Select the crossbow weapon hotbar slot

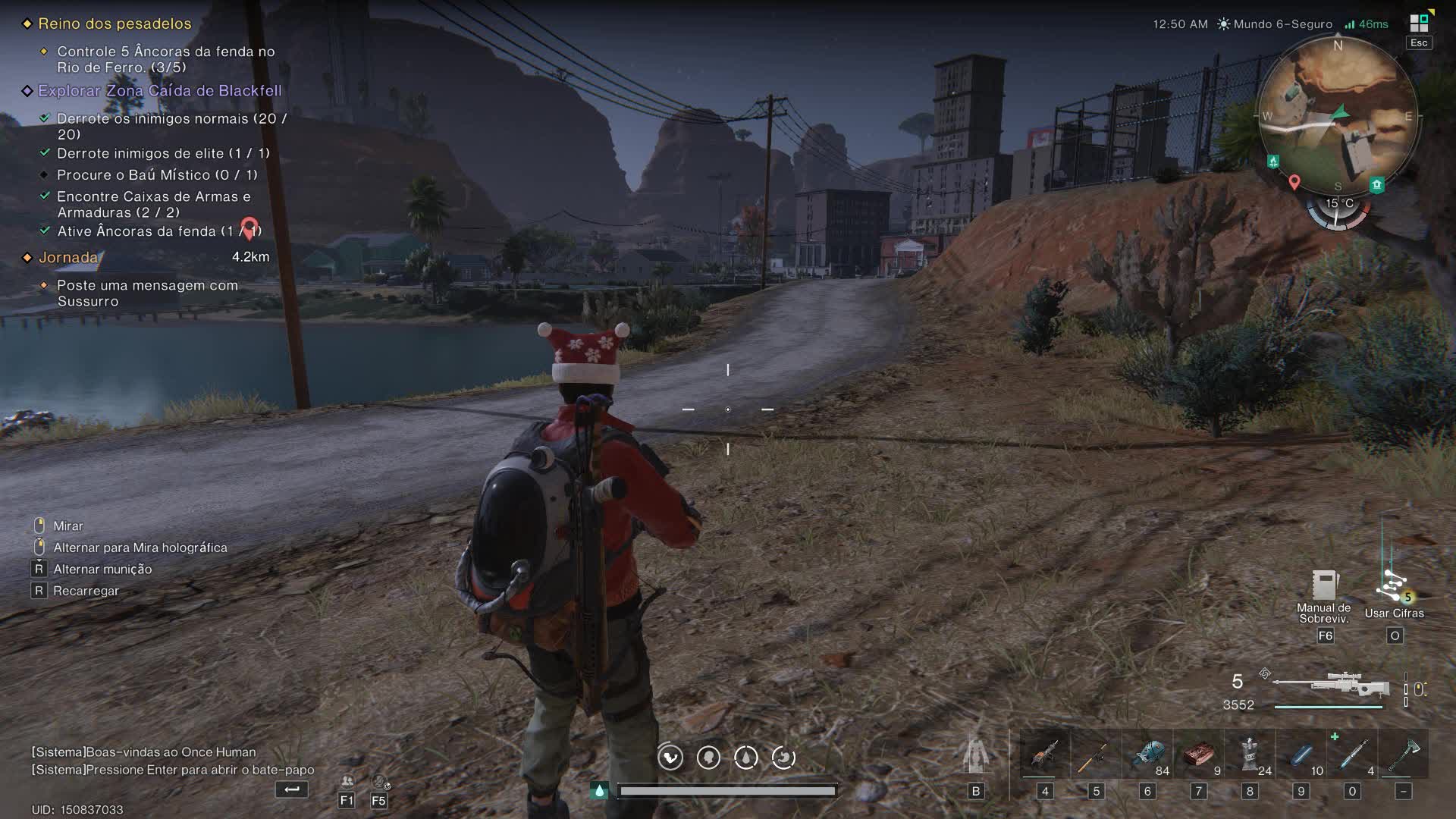1044,755
